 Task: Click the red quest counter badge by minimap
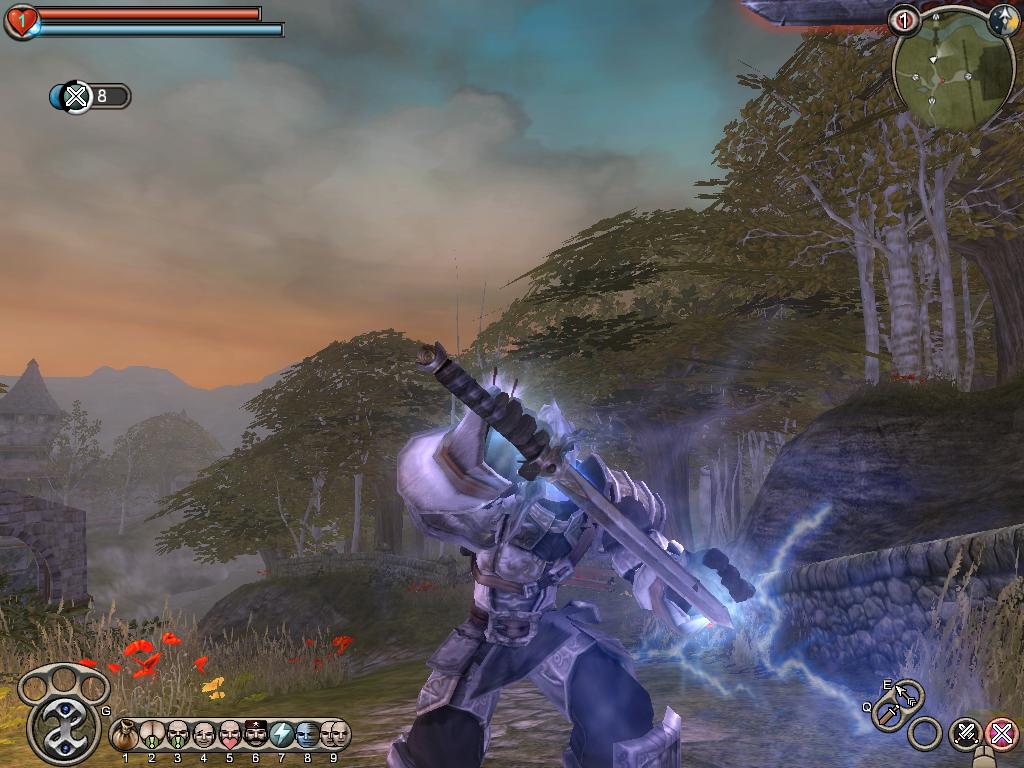(904, 19)
